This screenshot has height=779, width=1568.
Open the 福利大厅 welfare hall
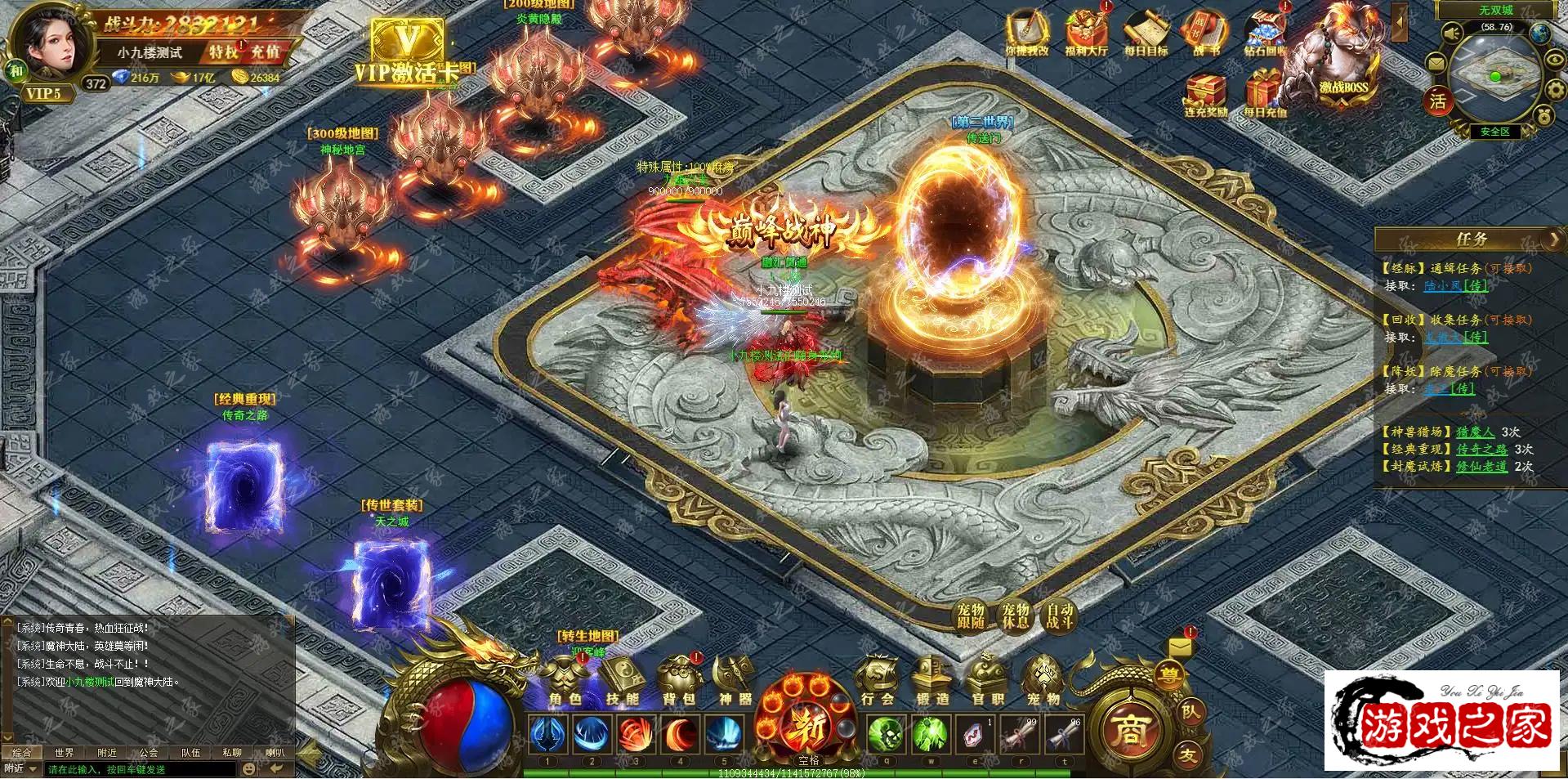pyautogui.click(x=1086, y=34)
